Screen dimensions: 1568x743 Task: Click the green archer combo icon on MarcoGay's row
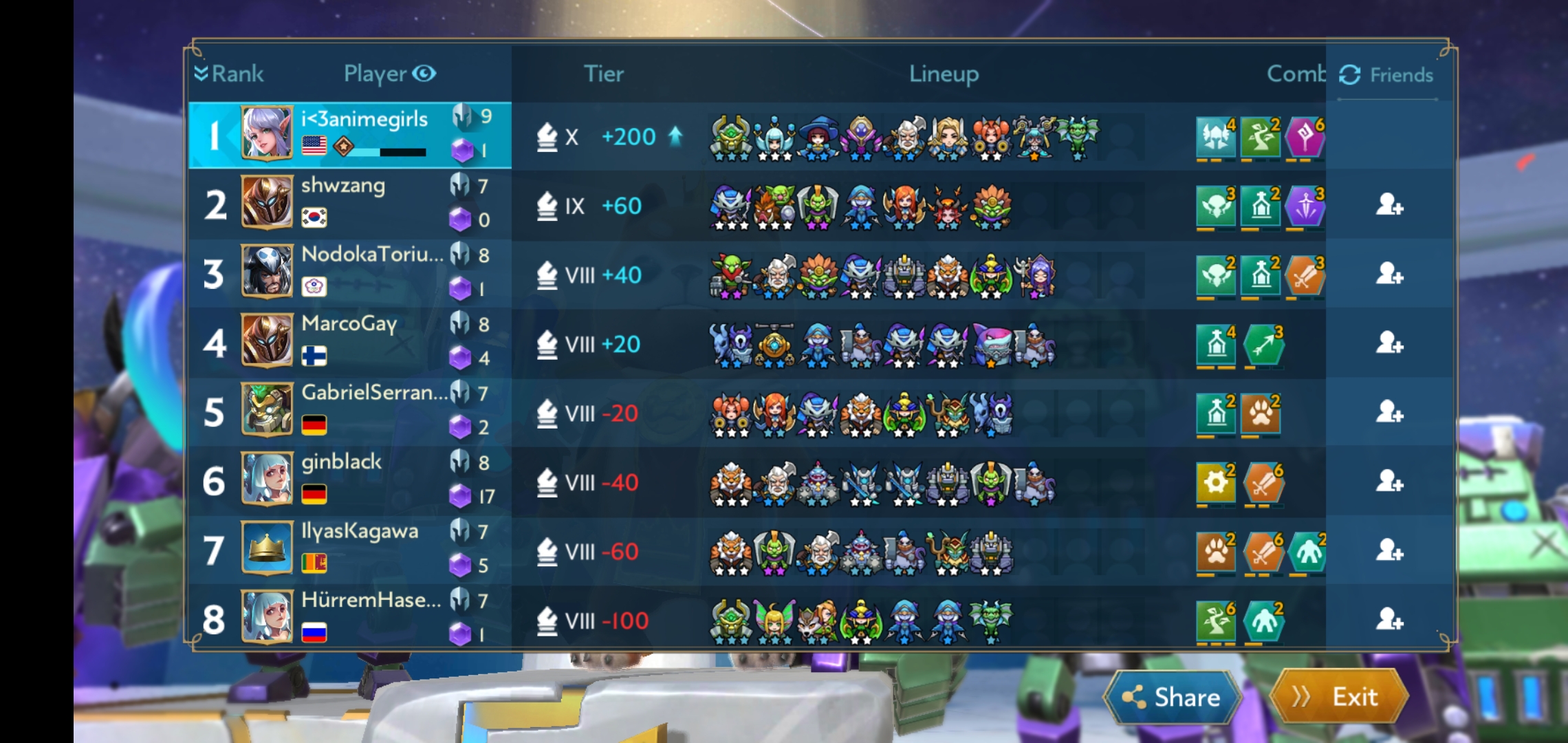[x=1263, y=344]
